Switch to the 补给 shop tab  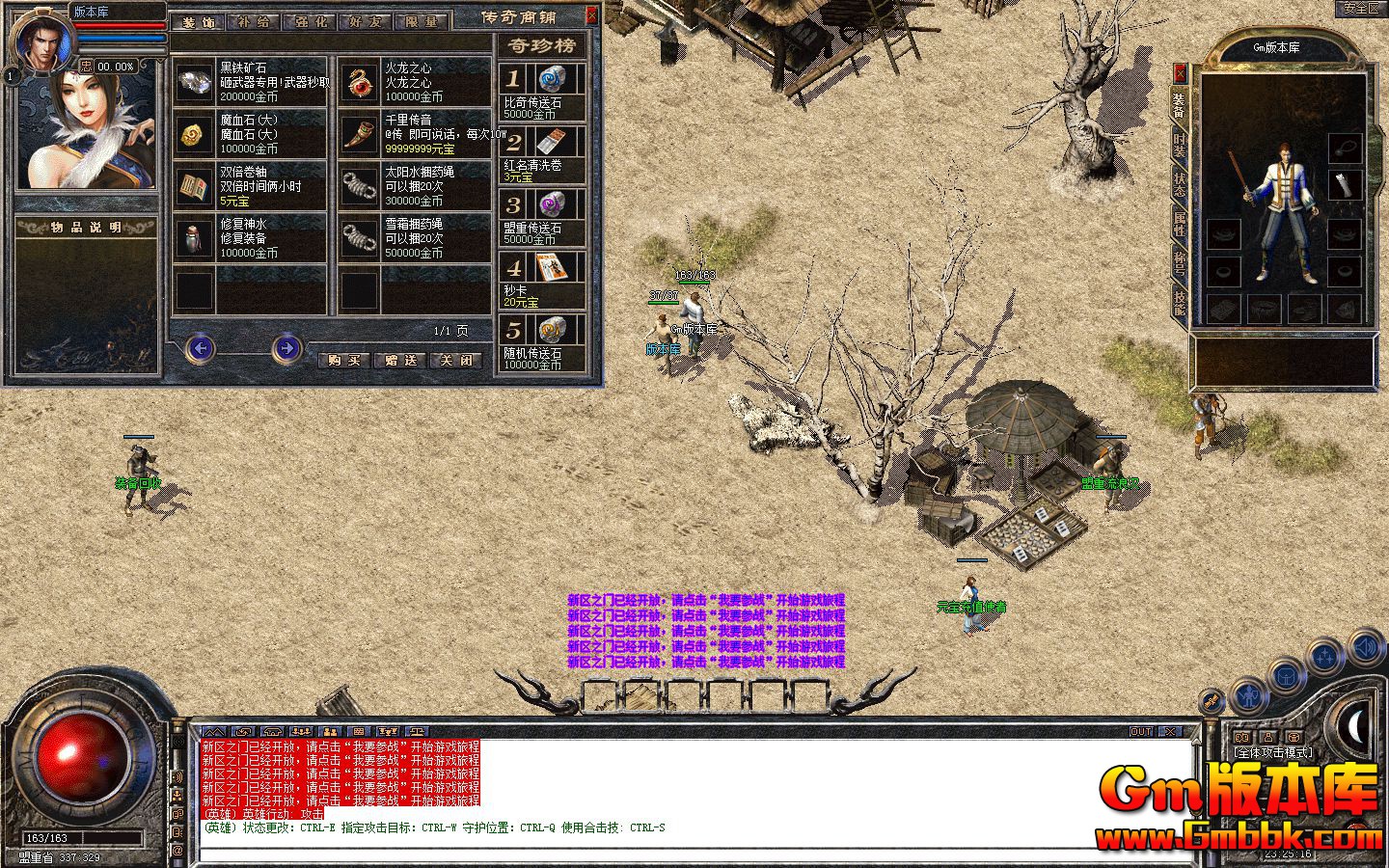[x=255, y=21]
